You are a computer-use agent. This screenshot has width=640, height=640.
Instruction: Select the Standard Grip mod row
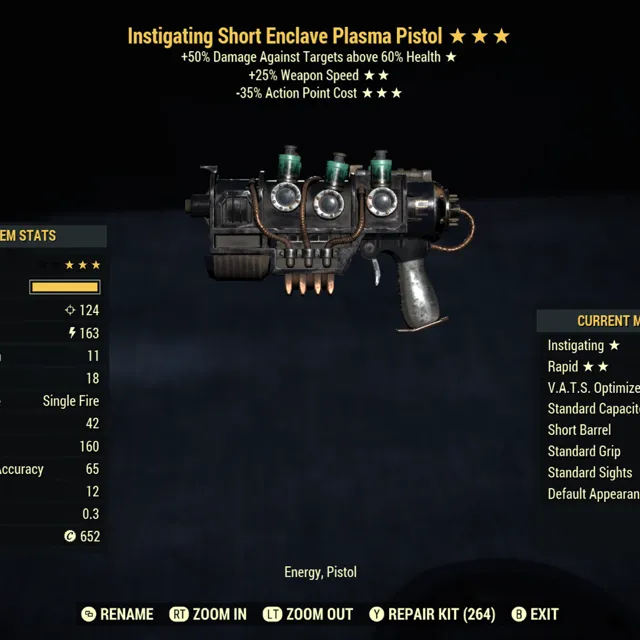(x=584, y=451)
